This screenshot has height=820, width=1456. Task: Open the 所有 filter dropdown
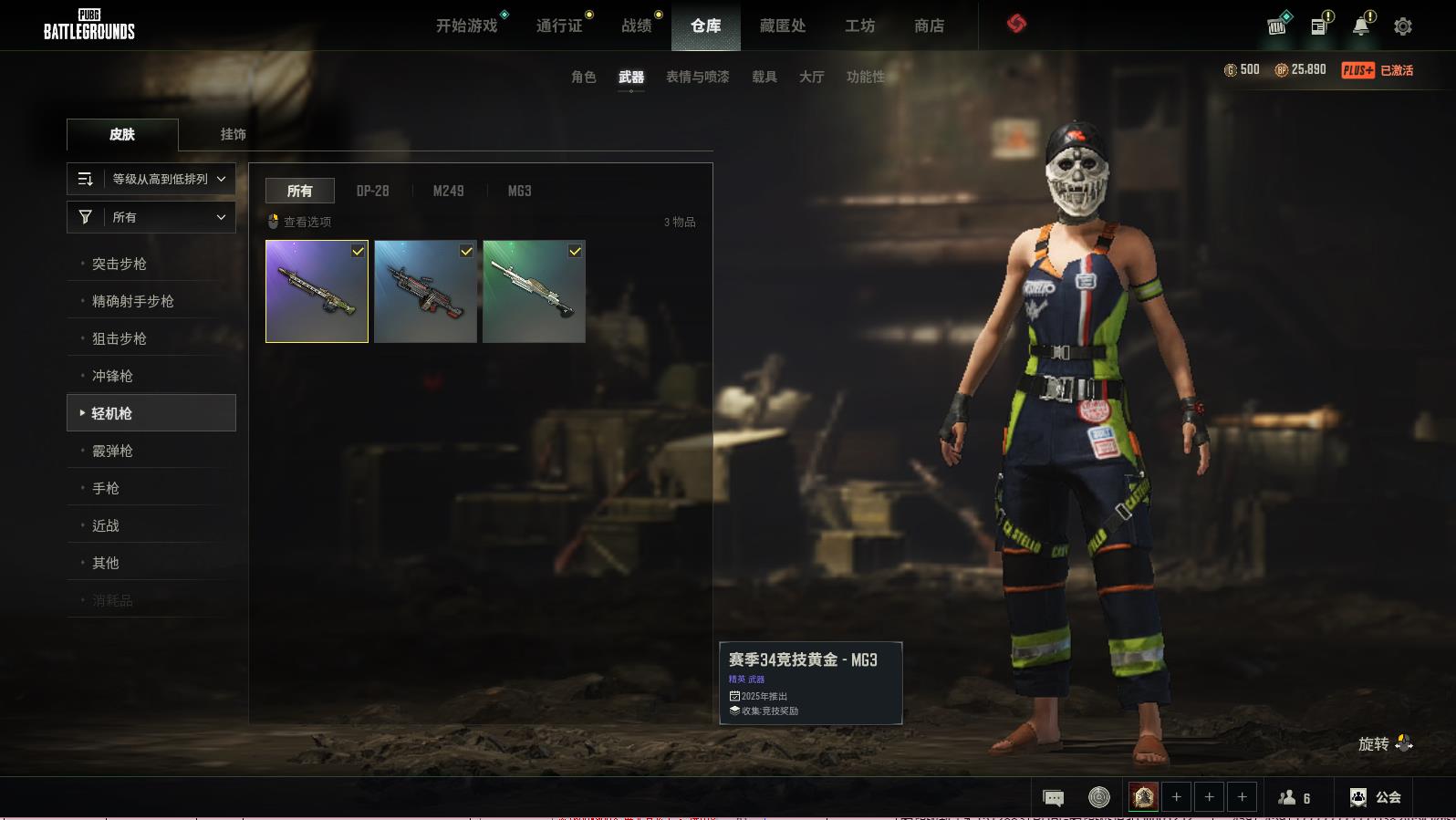point(151,217)
